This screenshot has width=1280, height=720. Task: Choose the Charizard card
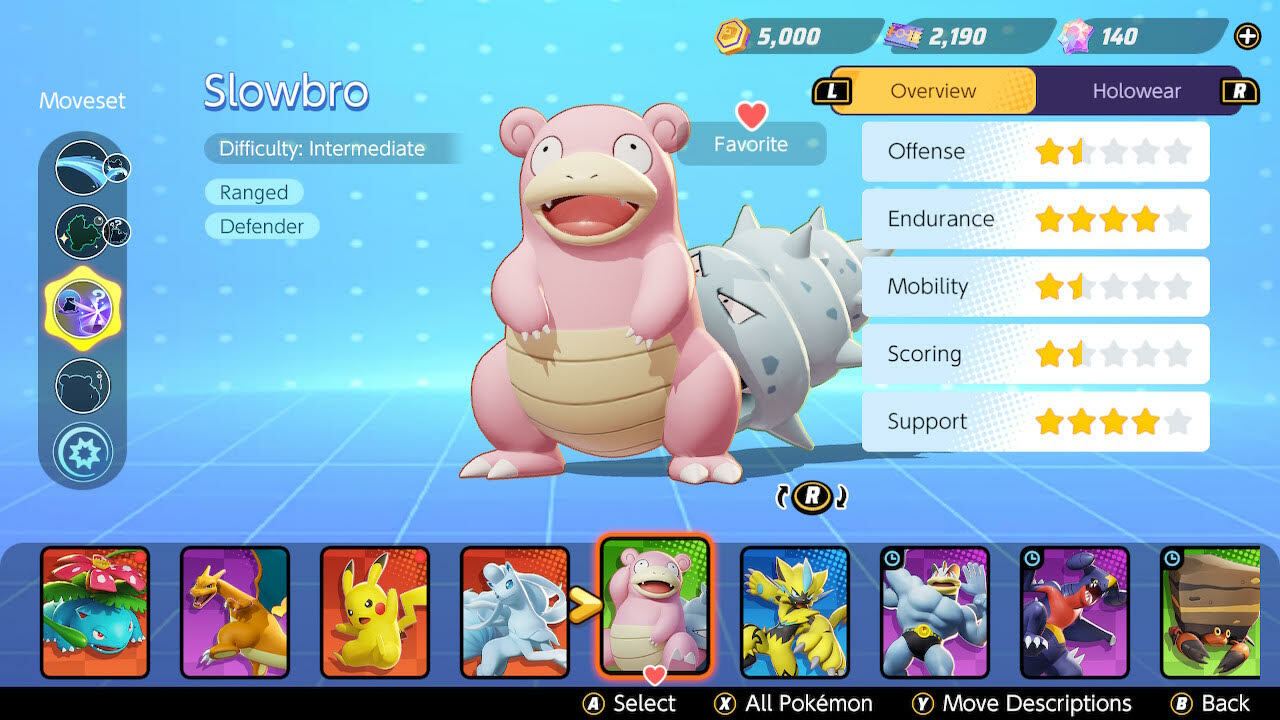235,611
